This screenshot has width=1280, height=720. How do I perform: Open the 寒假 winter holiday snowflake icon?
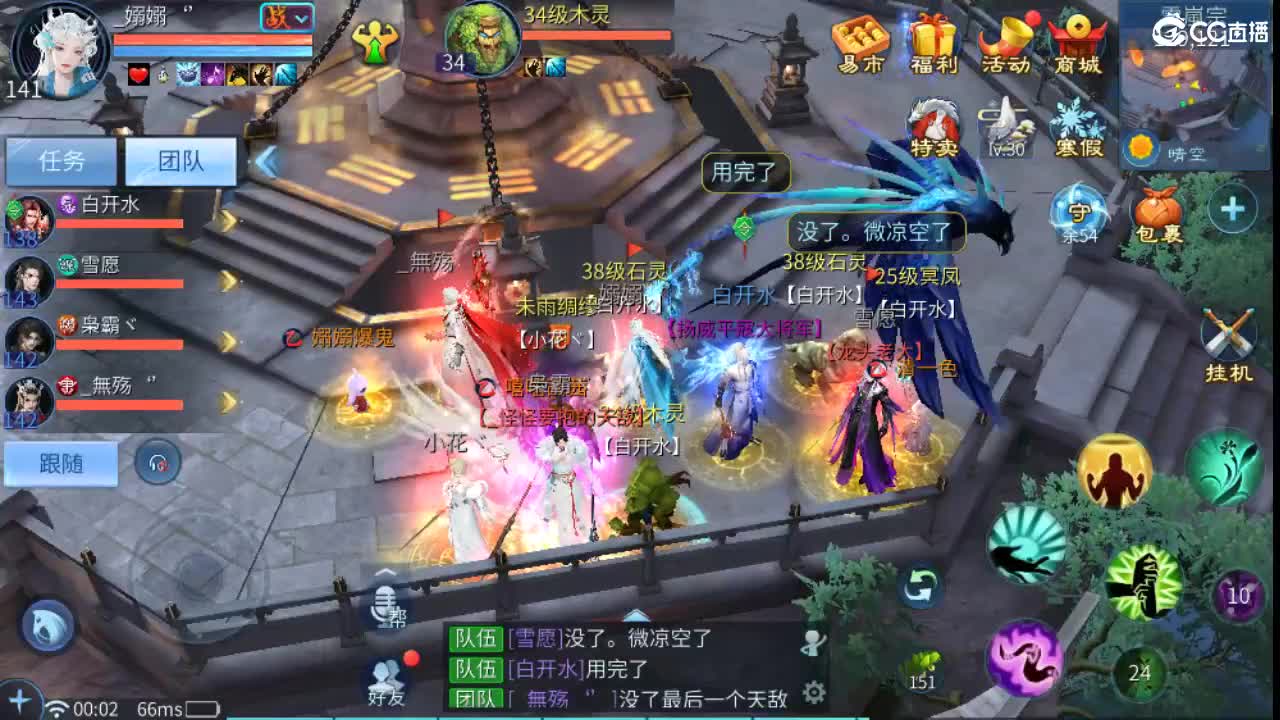click(1078, 125)
